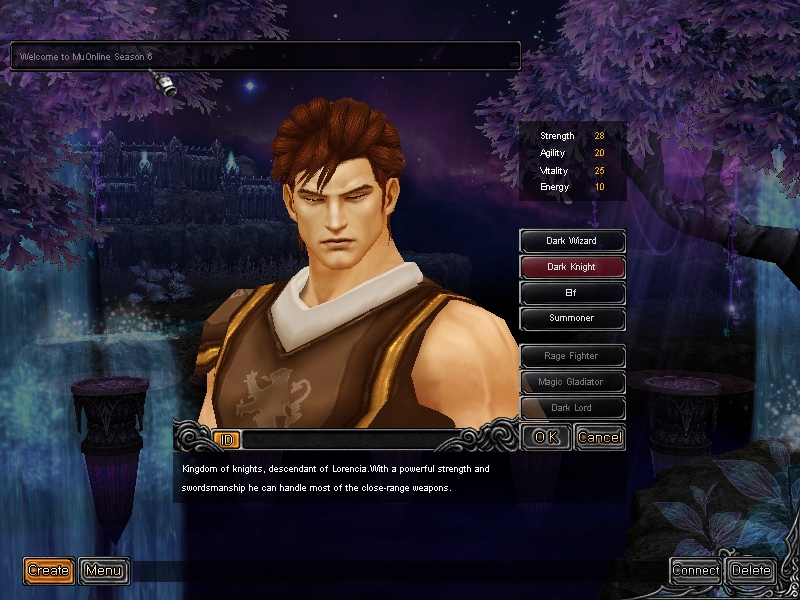Open the Menu
This screenshot has width=800, height=600.
104,571
